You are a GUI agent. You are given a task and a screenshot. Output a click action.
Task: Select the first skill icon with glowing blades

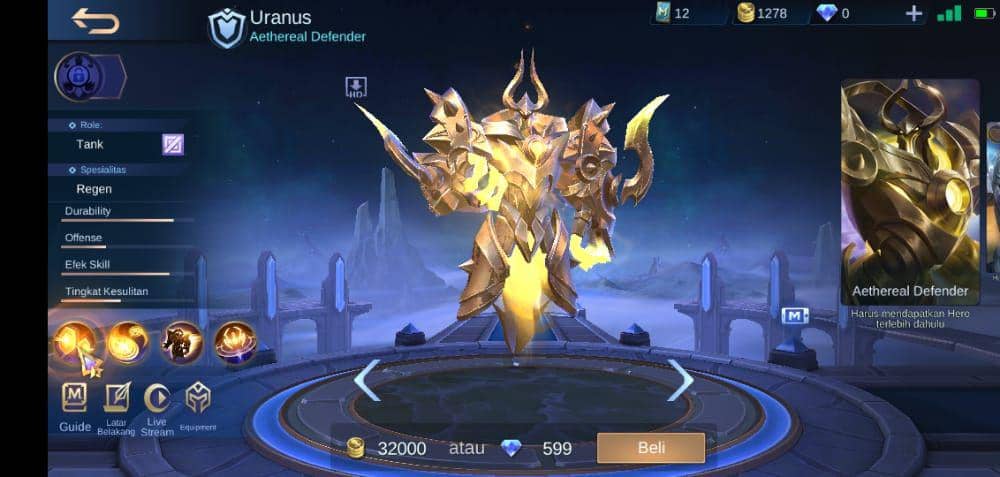76,344
